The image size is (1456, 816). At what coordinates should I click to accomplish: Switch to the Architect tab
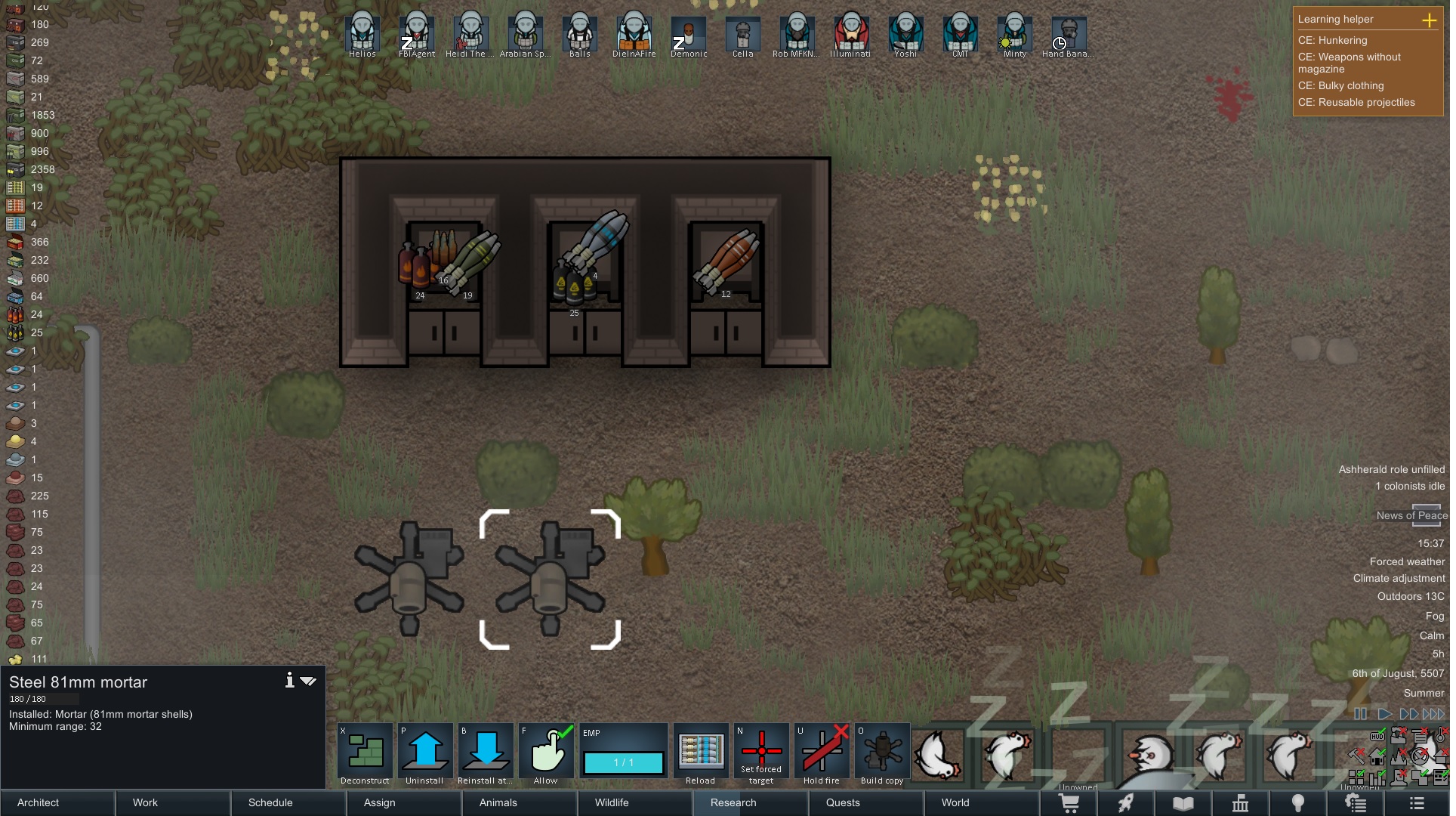coord(36,803)
